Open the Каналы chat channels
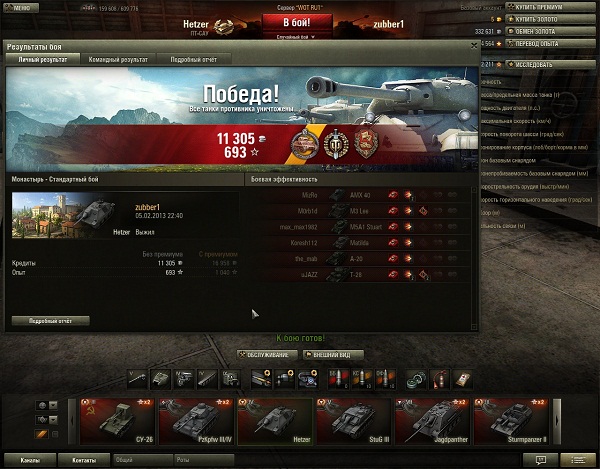600x469 pixels. coord(30,460)
